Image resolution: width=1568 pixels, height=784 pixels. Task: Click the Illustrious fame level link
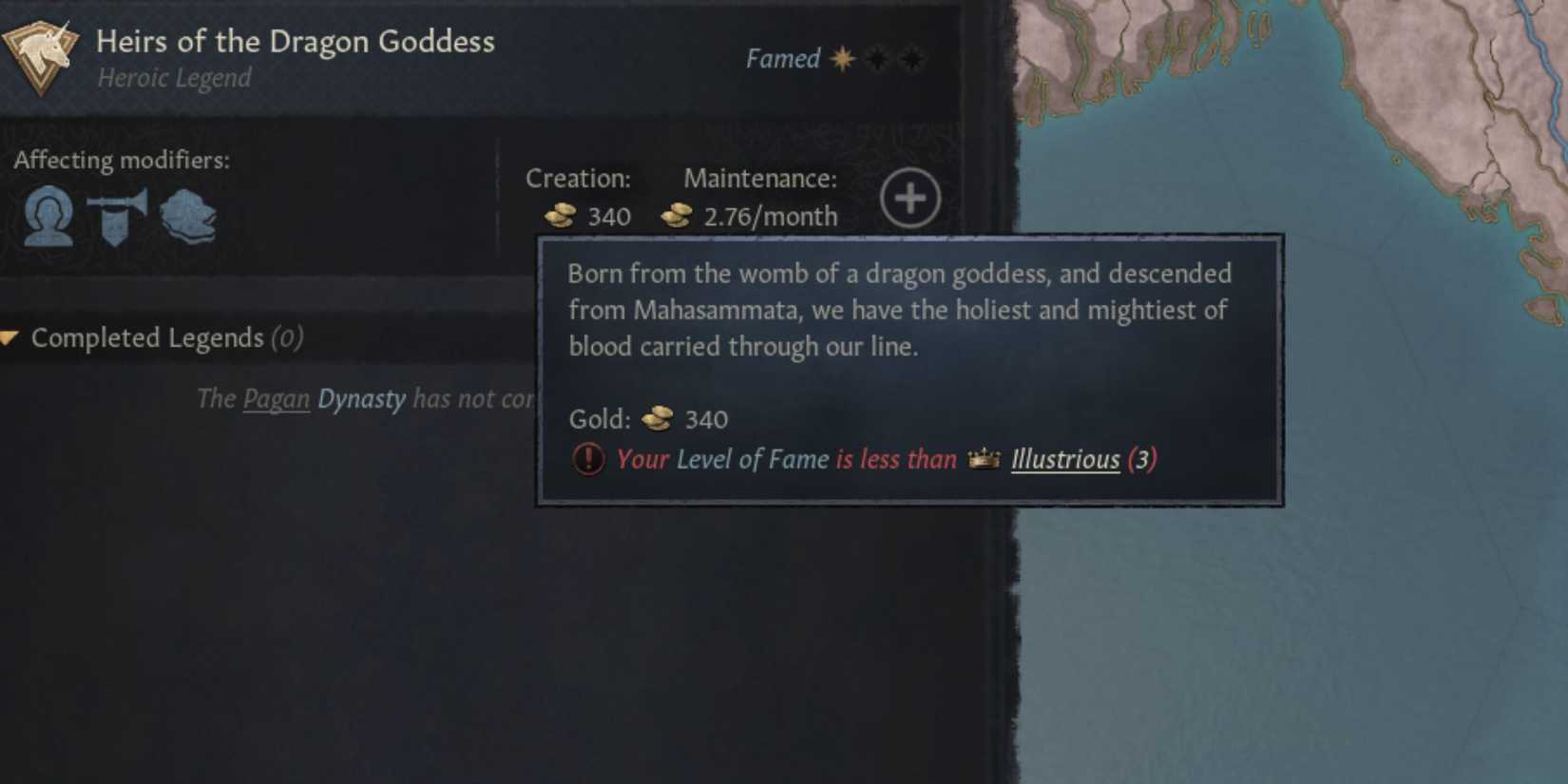[1065, 460]
